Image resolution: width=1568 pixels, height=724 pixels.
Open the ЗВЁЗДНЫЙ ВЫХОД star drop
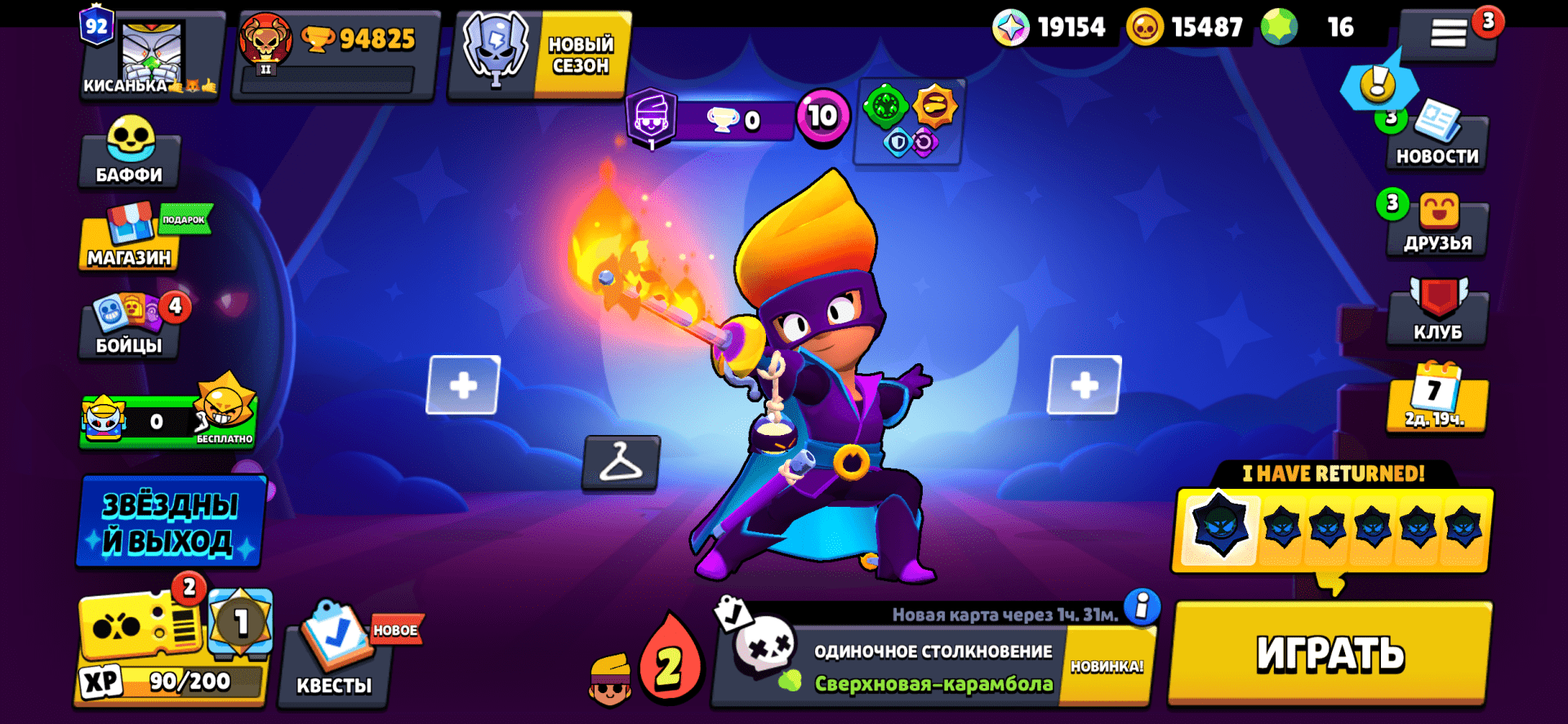click(x=169, y=522)
